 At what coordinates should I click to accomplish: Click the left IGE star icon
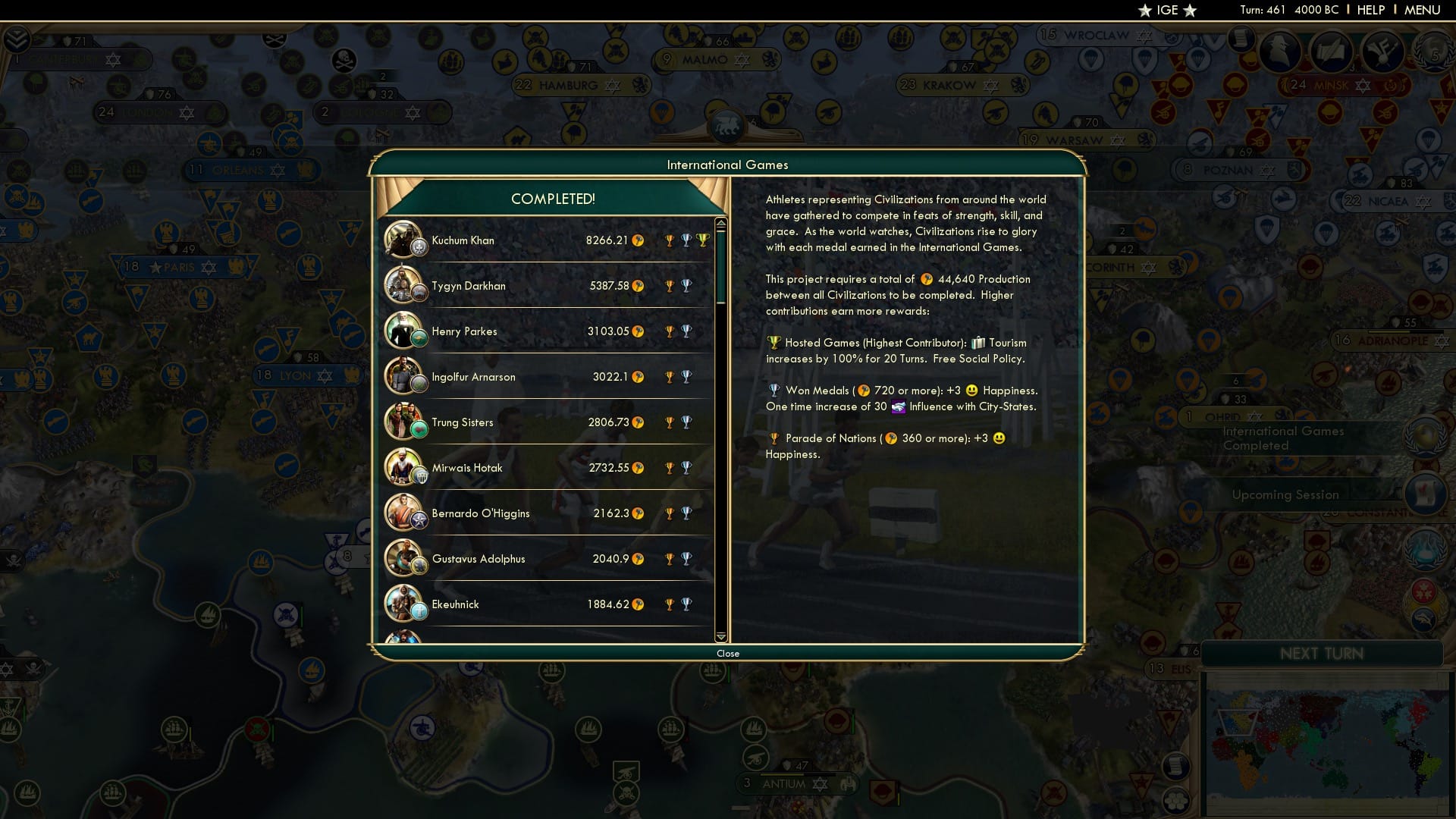(1143, 10)
